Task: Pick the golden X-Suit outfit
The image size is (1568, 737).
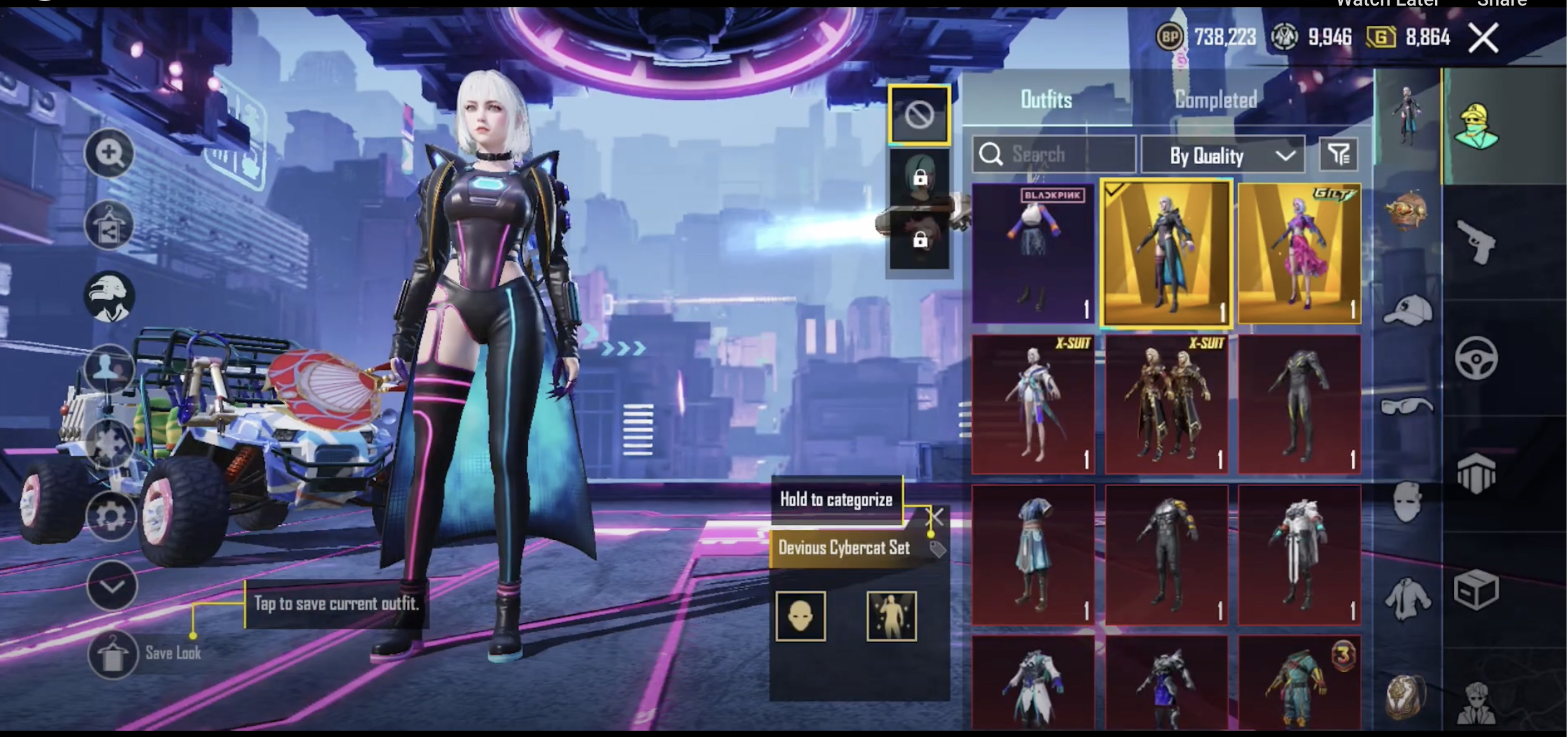Action: (1166, 404)
